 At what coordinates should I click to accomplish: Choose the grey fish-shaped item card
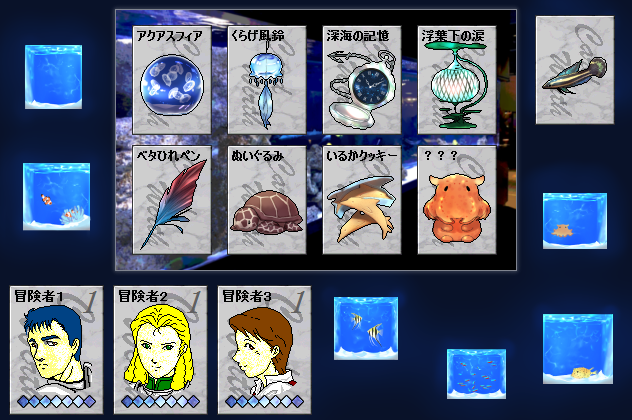573,70
